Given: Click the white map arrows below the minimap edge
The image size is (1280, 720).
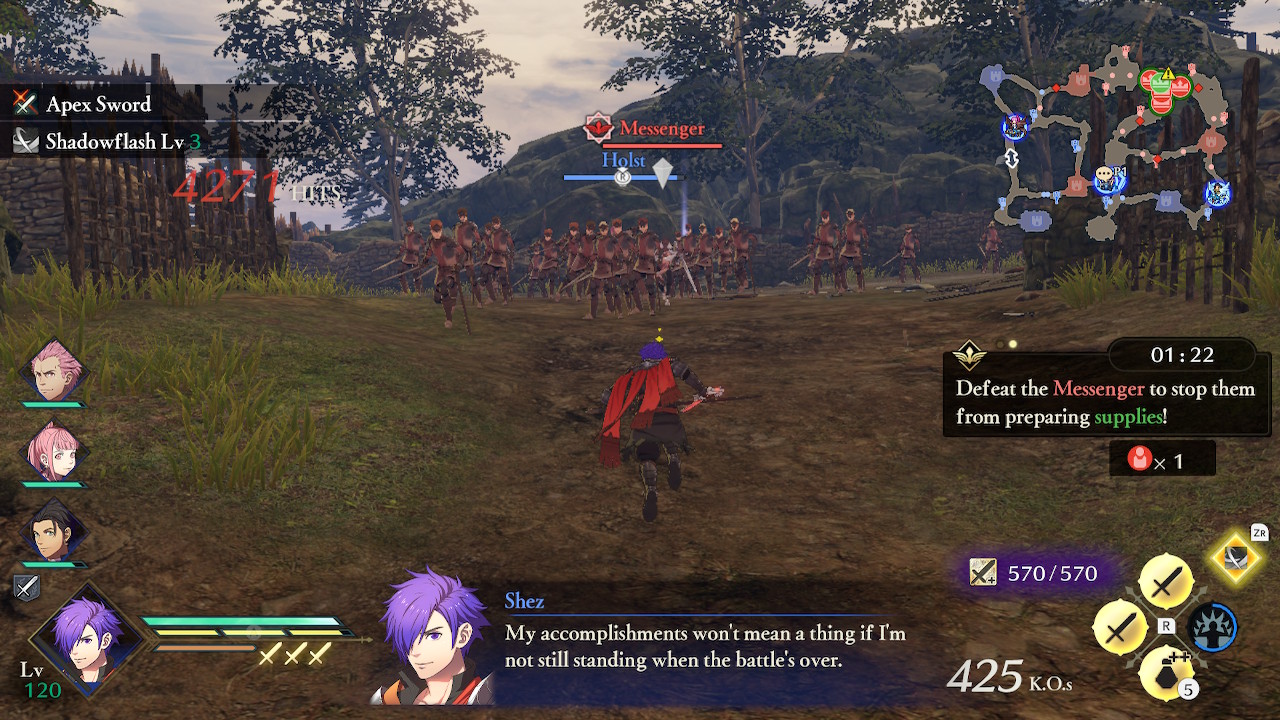Looking at the screenshot, I should pos(1012,158).
